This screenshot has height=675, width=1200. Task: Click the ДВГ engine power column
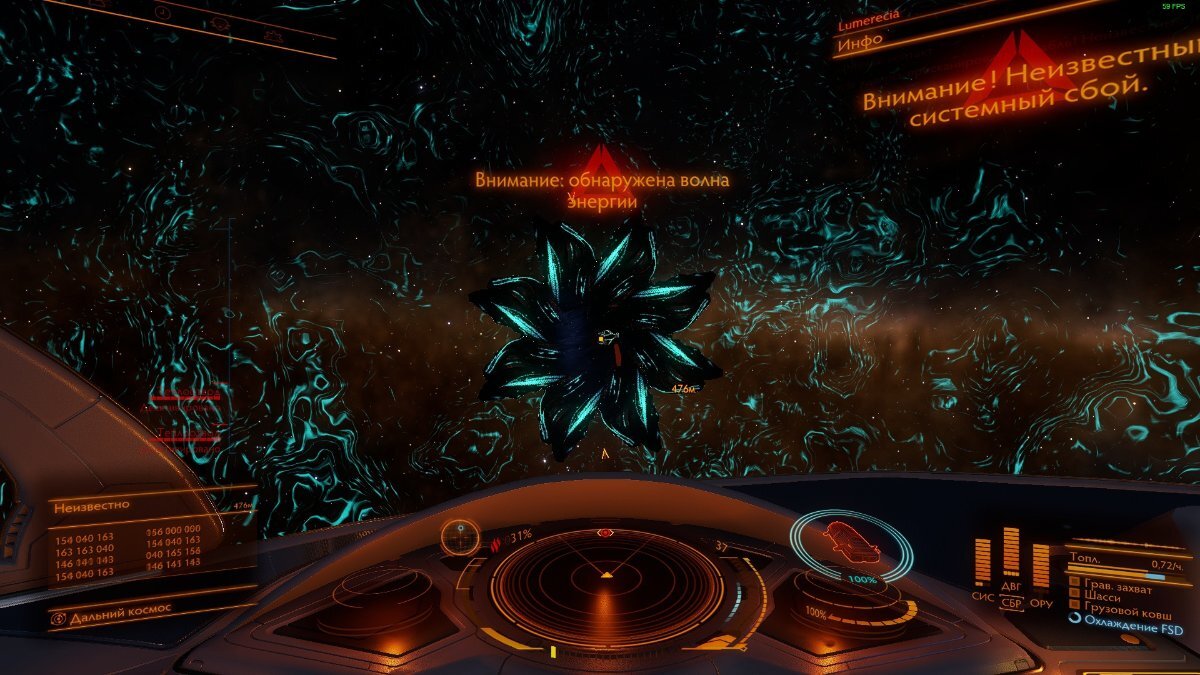1011,553
